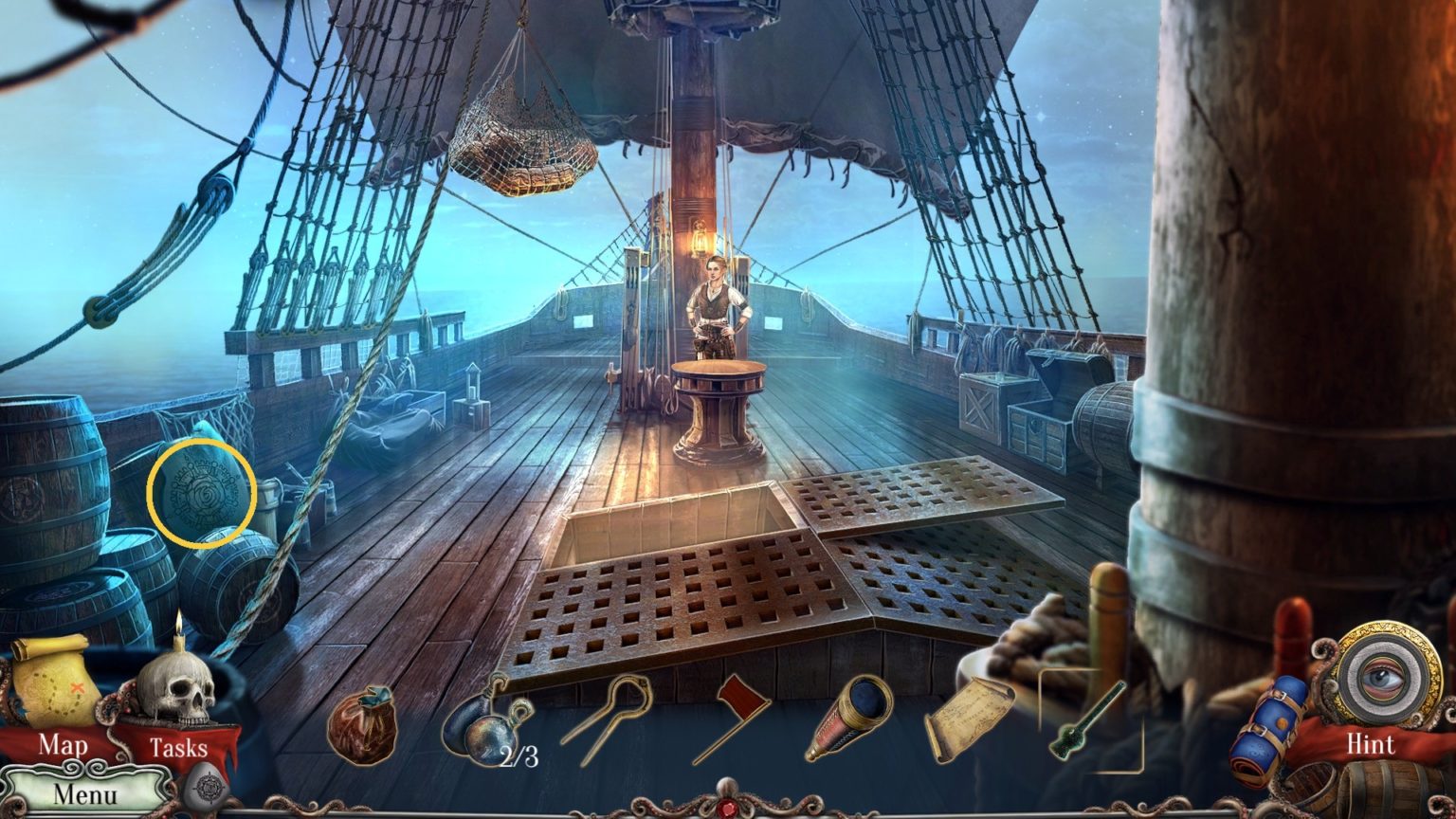Open the Tasks list

point(180,748)
